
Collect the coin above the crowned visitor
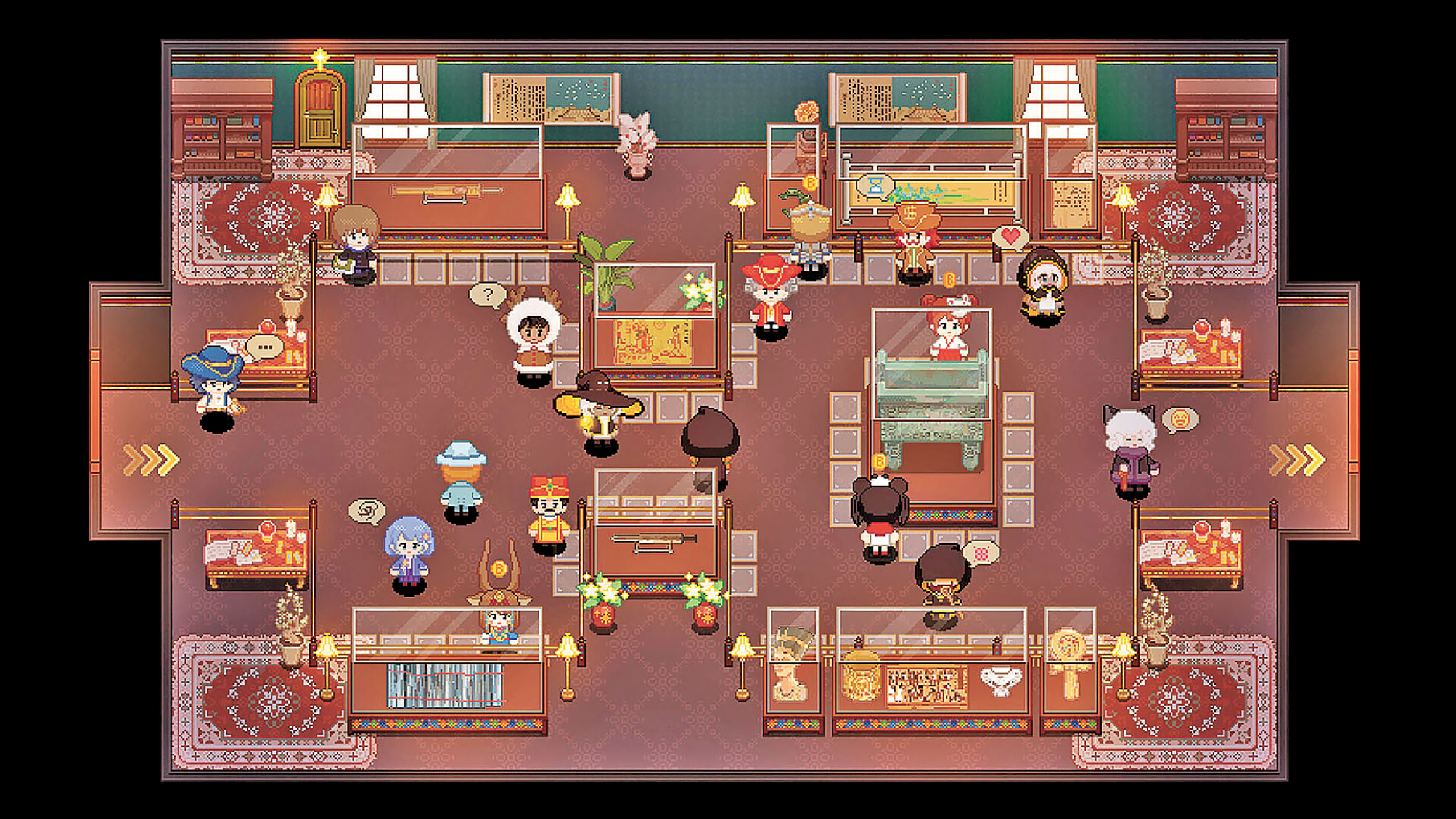(x=810, y=183)
